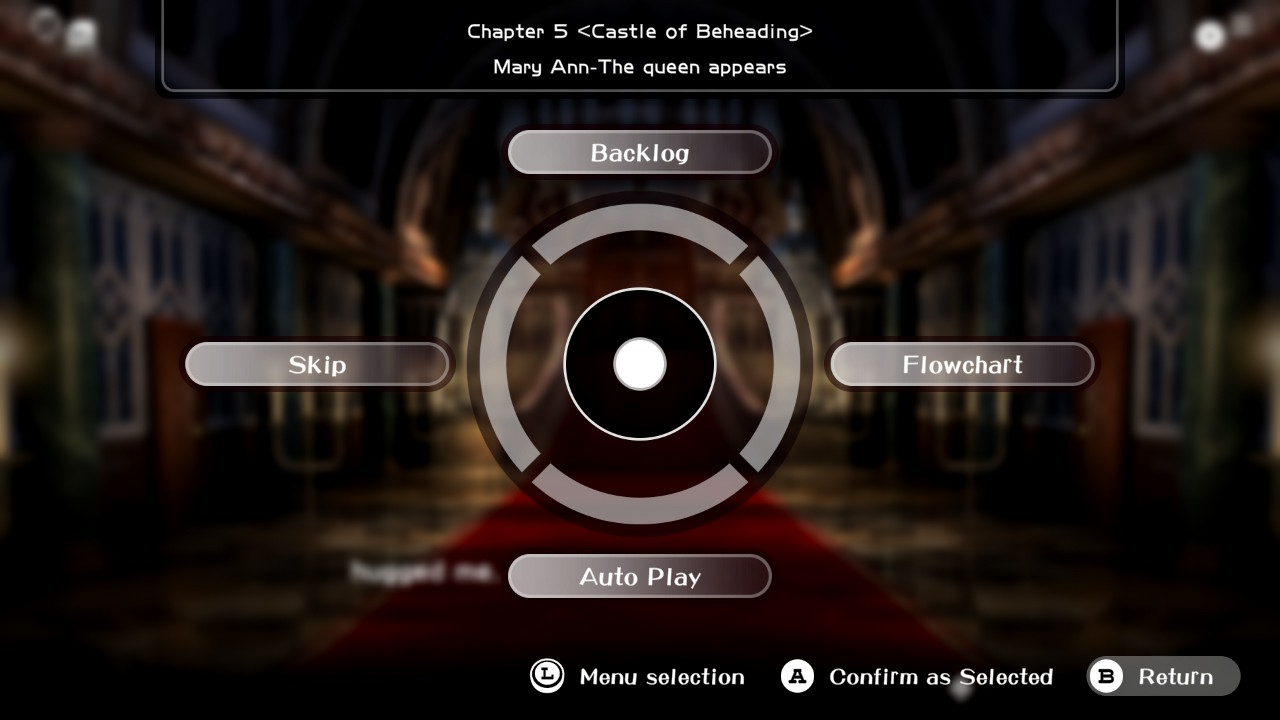1280x720 pixels.
Task: Click the Menu selection label
Action: [x=660, y=676]
